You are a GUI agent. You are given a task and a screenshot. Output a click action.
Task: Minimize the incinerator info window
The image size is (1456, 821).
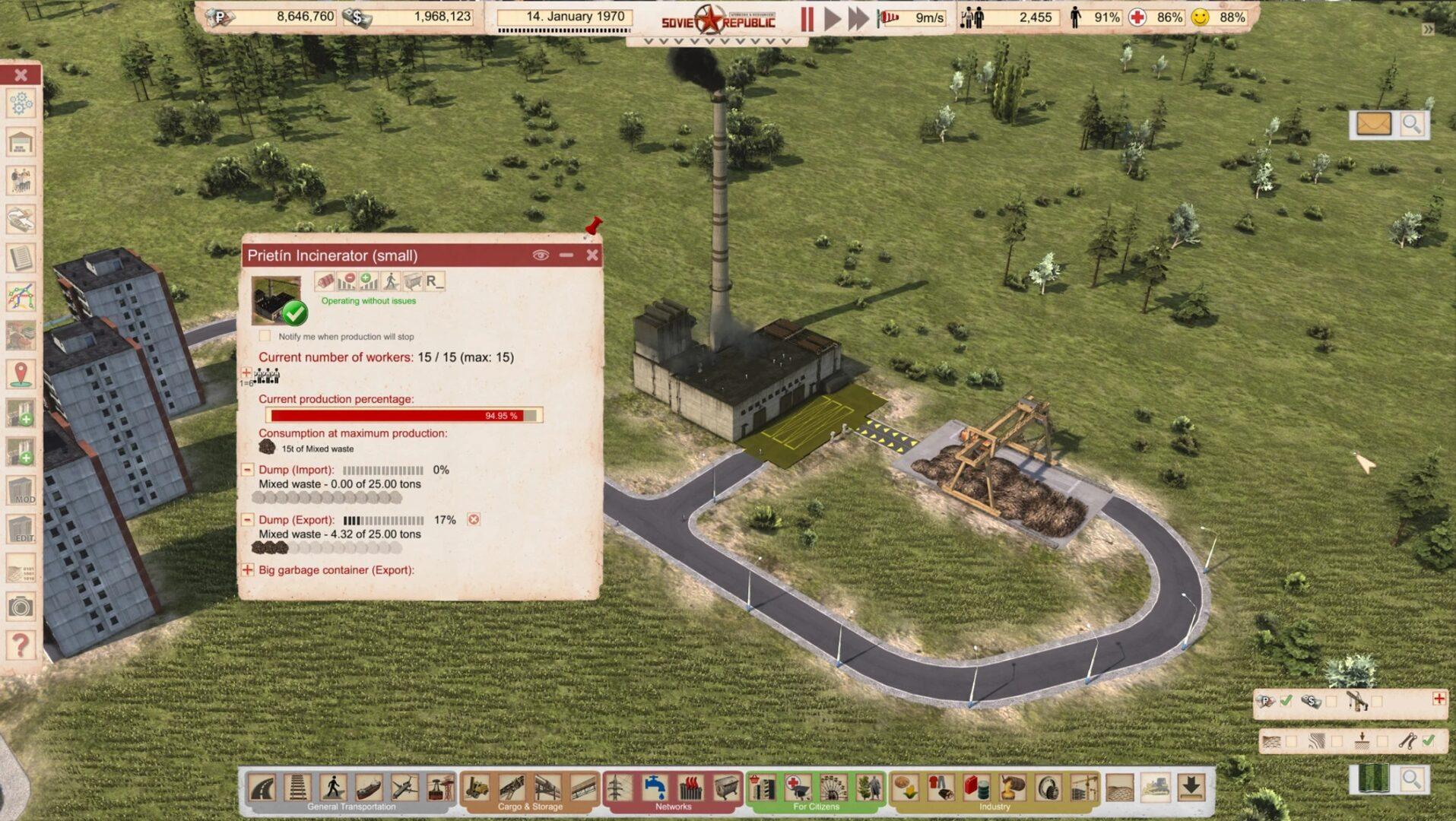566,255
